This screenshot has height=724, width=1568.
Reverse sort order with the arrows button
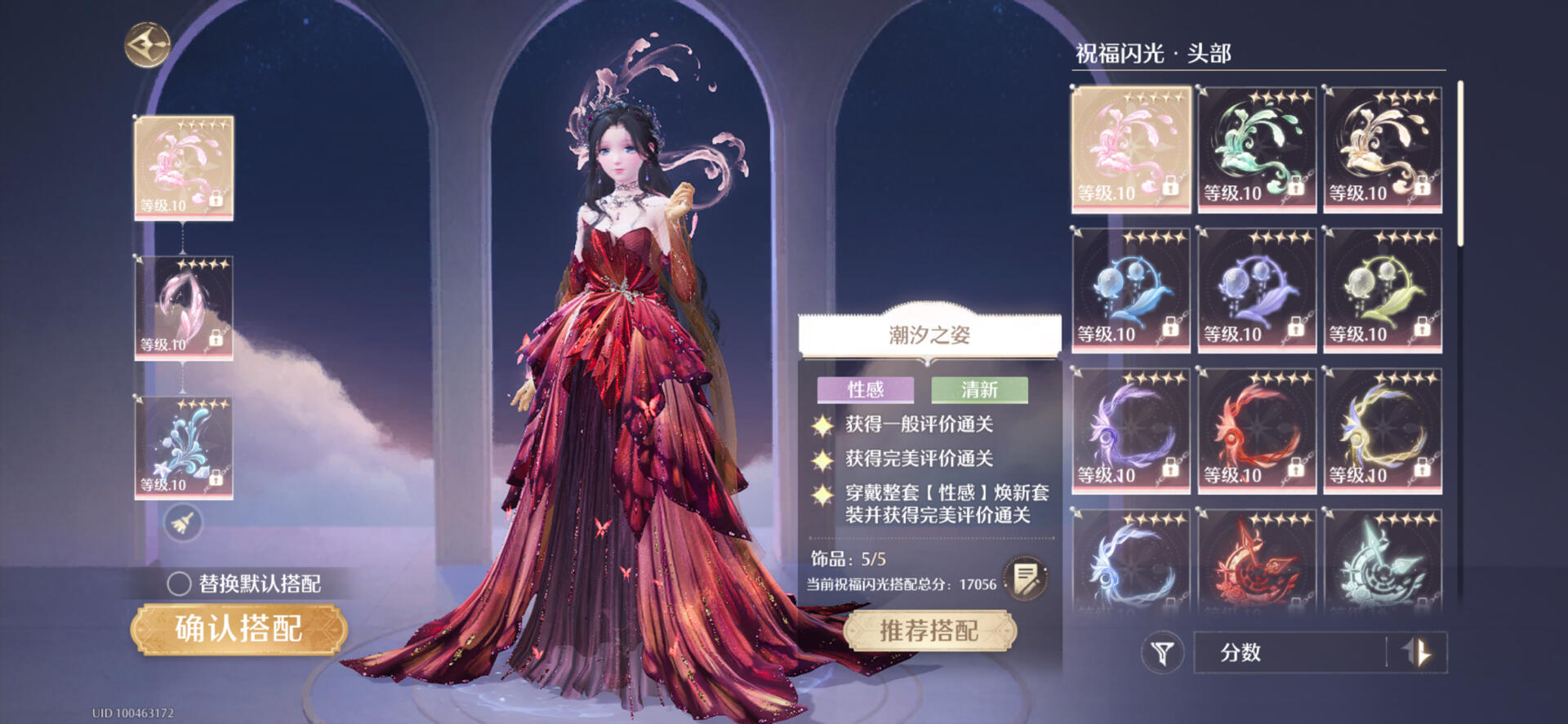(1417, 652)
